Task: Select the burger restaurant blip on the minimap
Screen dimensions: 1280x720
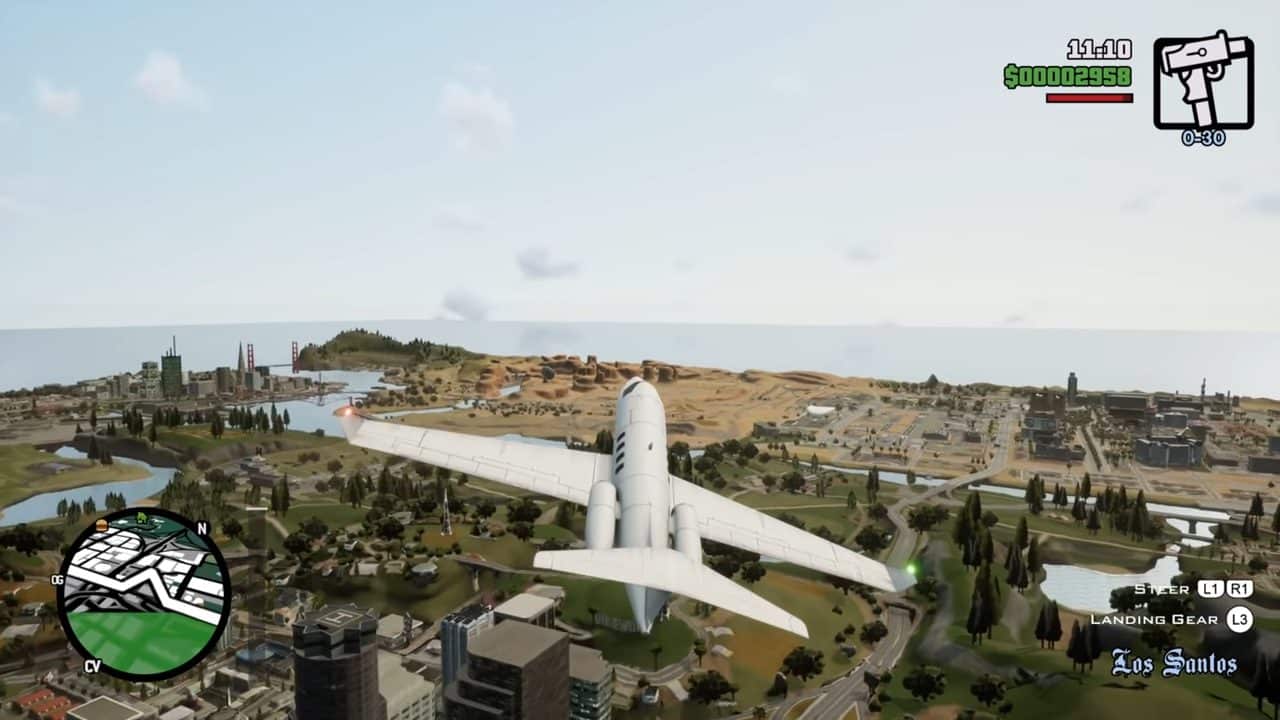Action: [102, 526]
